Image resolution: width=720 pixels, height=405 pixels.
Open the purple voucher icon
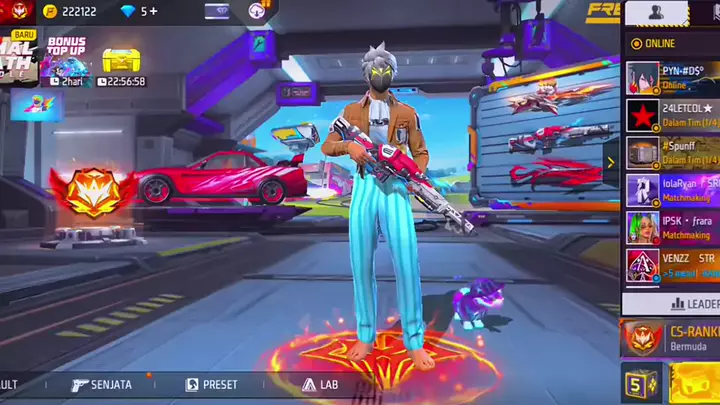point(217,11)
